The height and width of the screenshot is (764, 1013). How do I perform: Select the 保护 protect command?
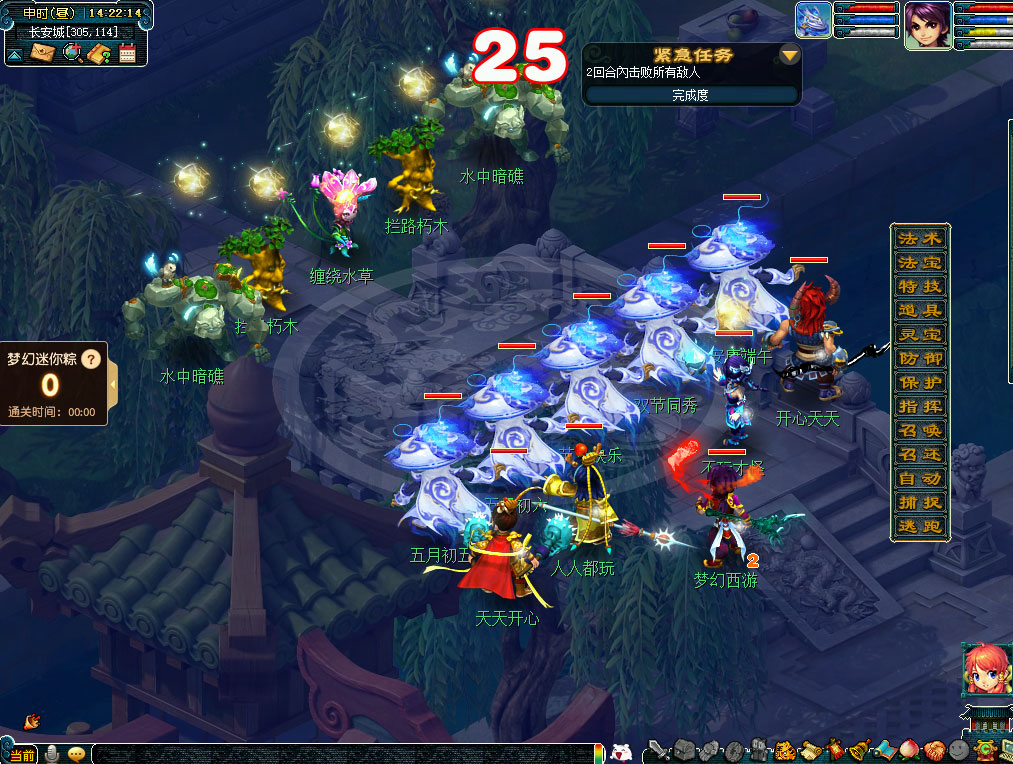920,383
